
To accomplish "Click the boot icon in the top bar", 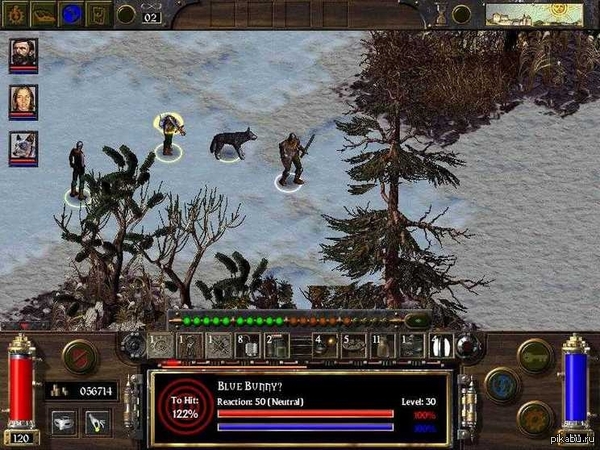I will pyautogui.click(x=45, y=13).
